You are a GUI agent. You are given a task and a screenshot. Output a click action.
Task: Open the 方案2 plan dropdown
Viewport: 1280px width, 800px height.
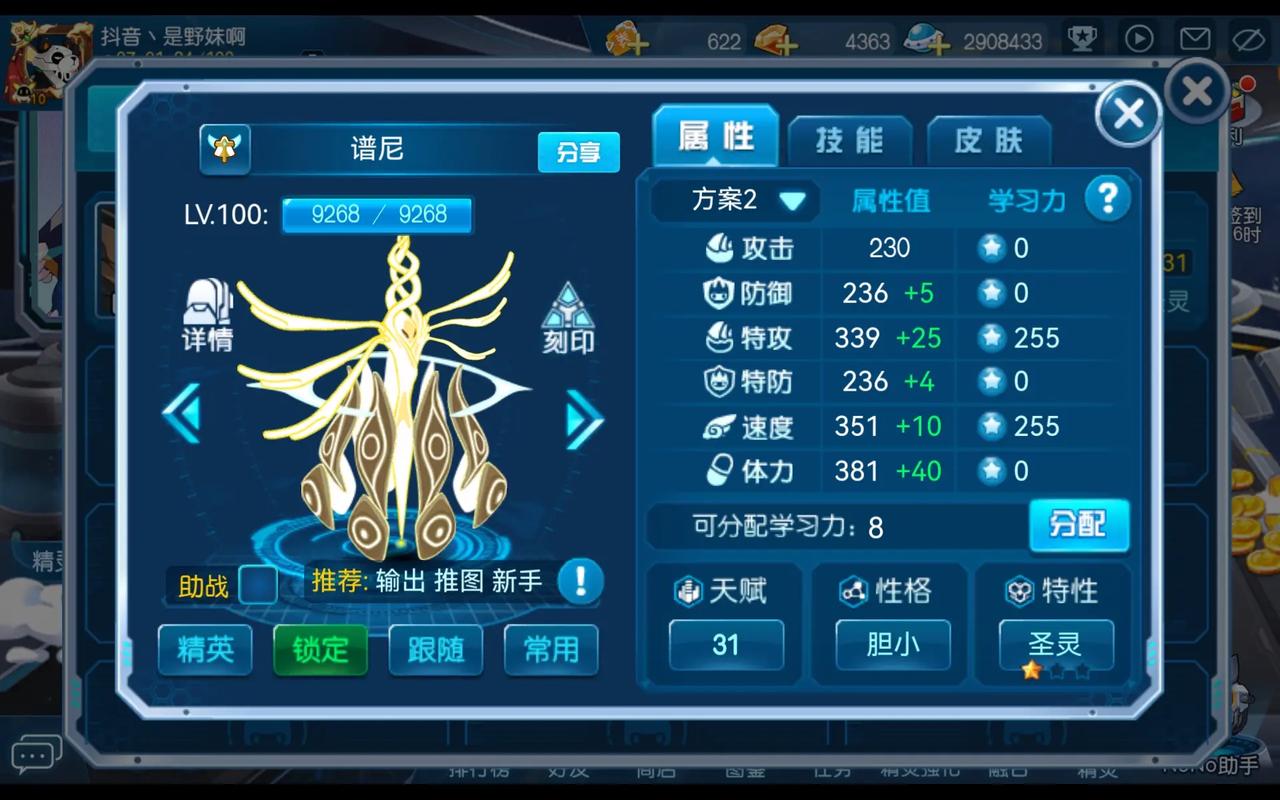(x=737, y=200)
